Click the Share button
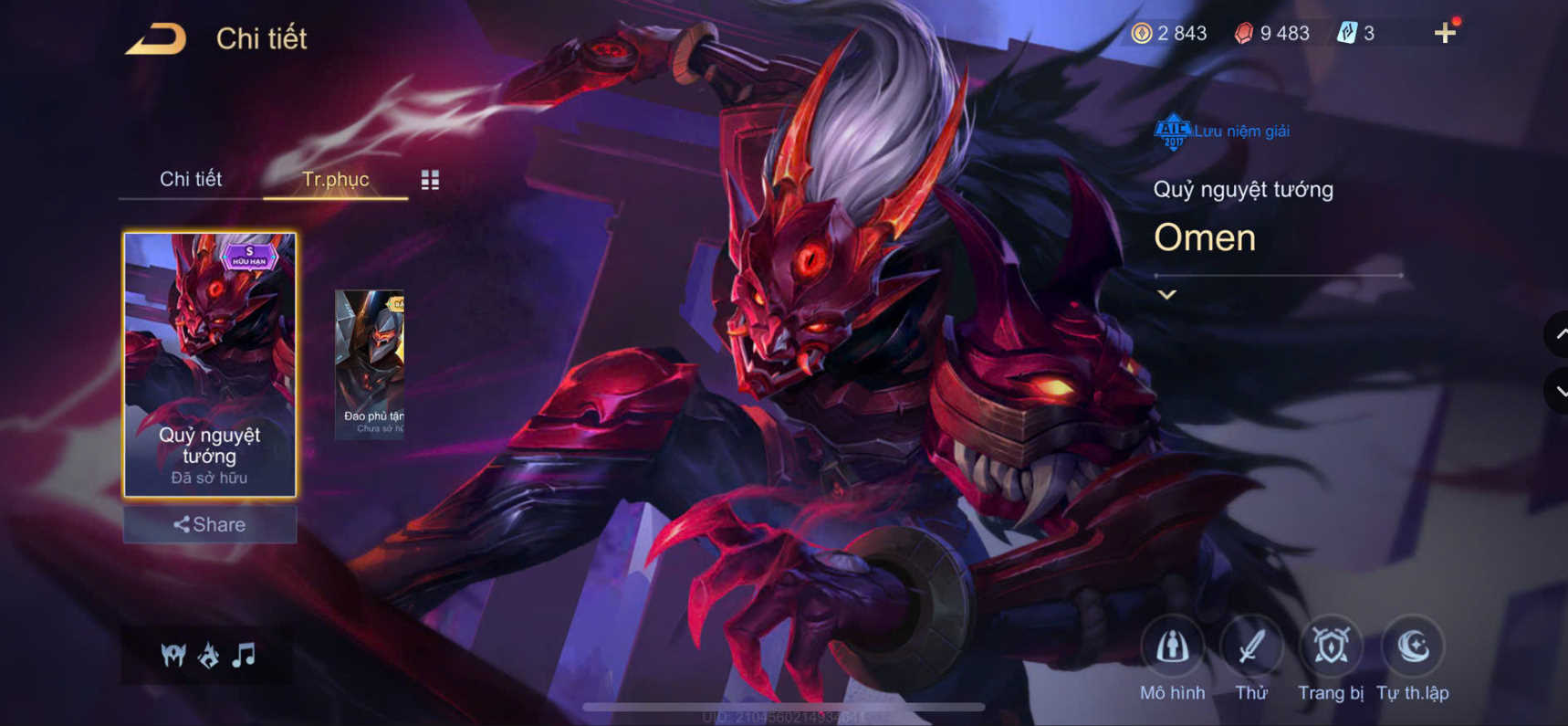Screen dimensions: 1568x726 point(210,524)
